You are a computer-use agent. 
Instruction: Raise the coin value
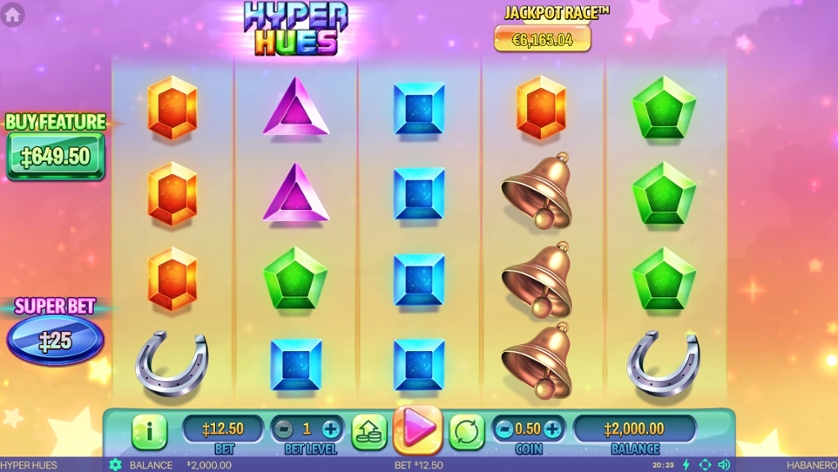click(551, 429)
